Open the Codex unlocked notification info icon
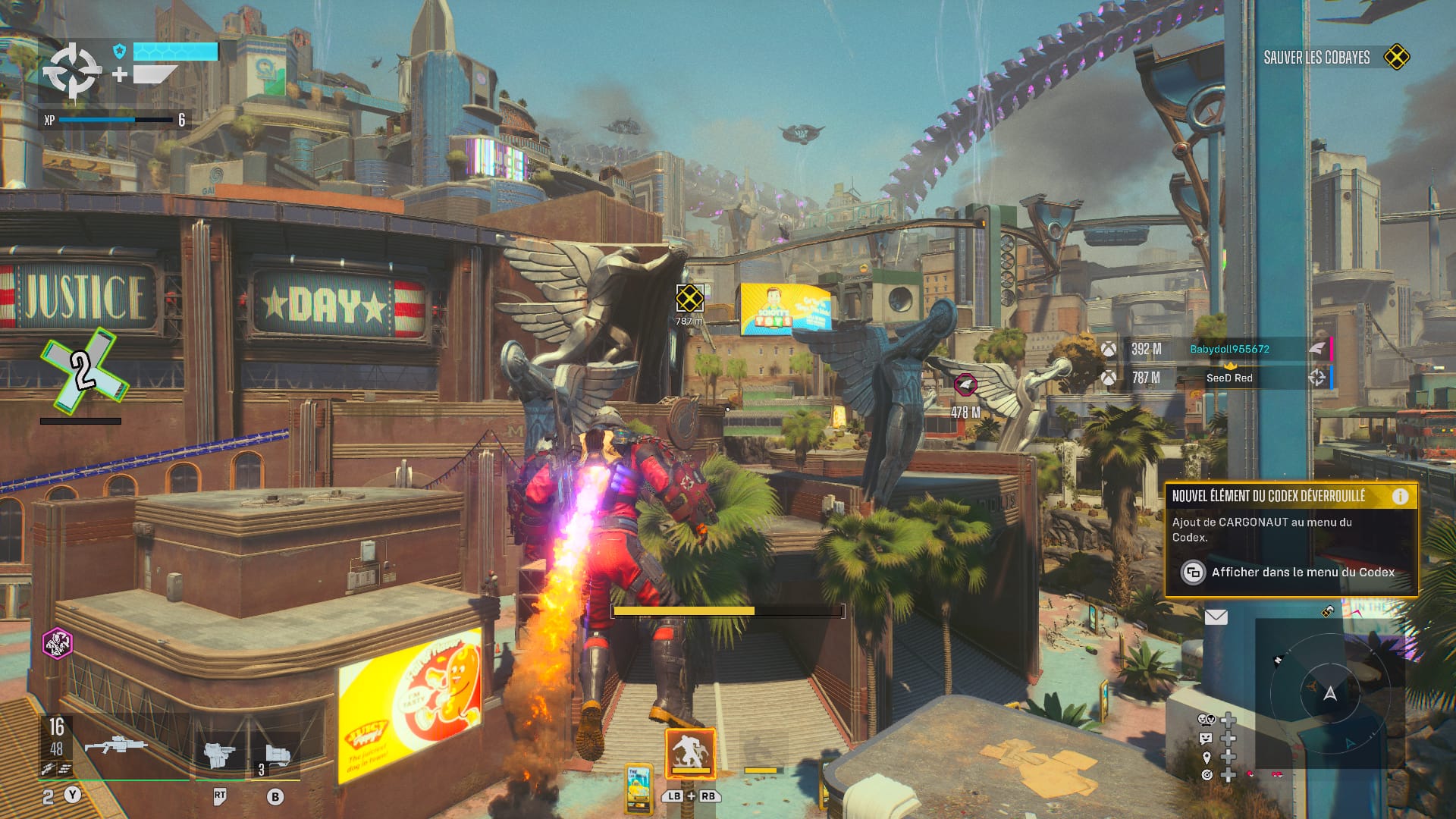 point(1400,496)
